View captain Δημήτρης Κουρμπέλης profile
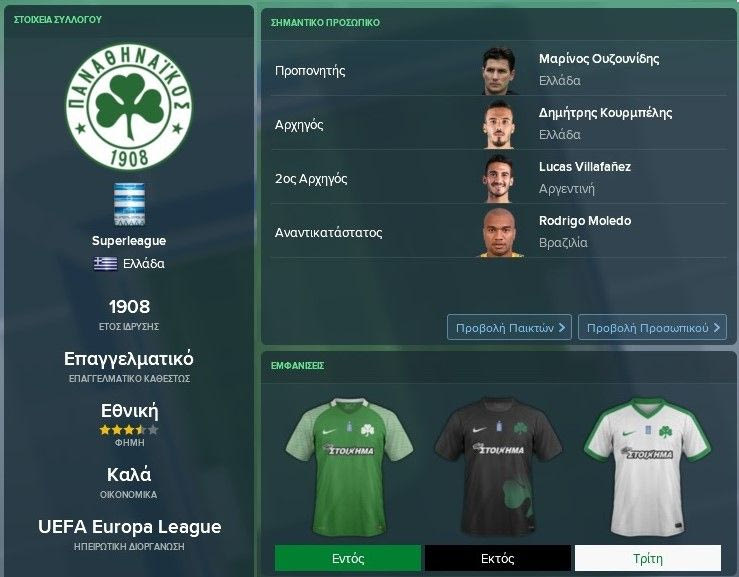Image resolution: width=739 pixels, height=577 pixels. click(x=605, y=113)
